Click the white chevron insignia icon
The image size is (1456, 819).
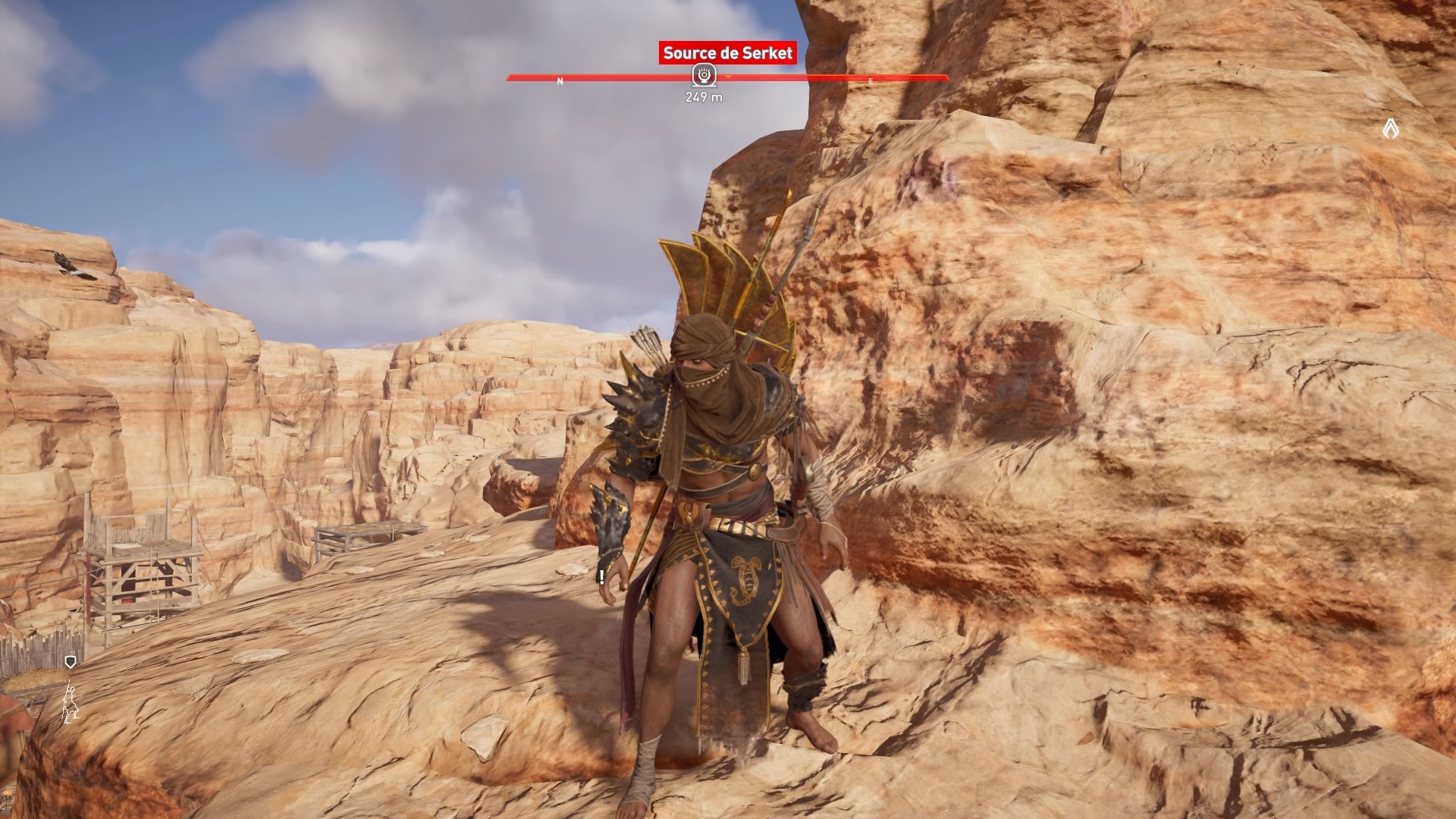tap(1389, 129)
